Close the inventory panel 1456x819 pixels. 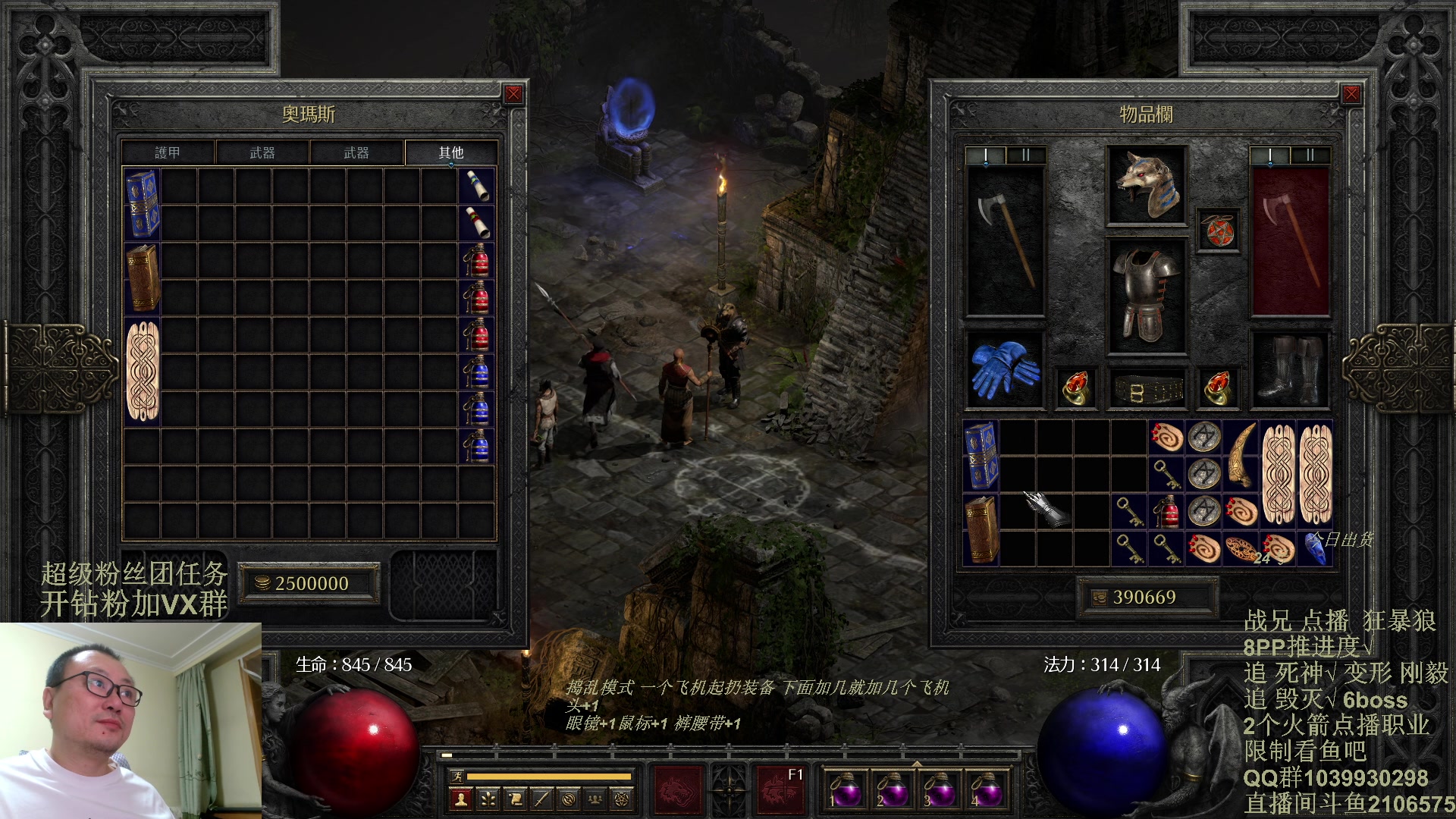click(1351, 94)
